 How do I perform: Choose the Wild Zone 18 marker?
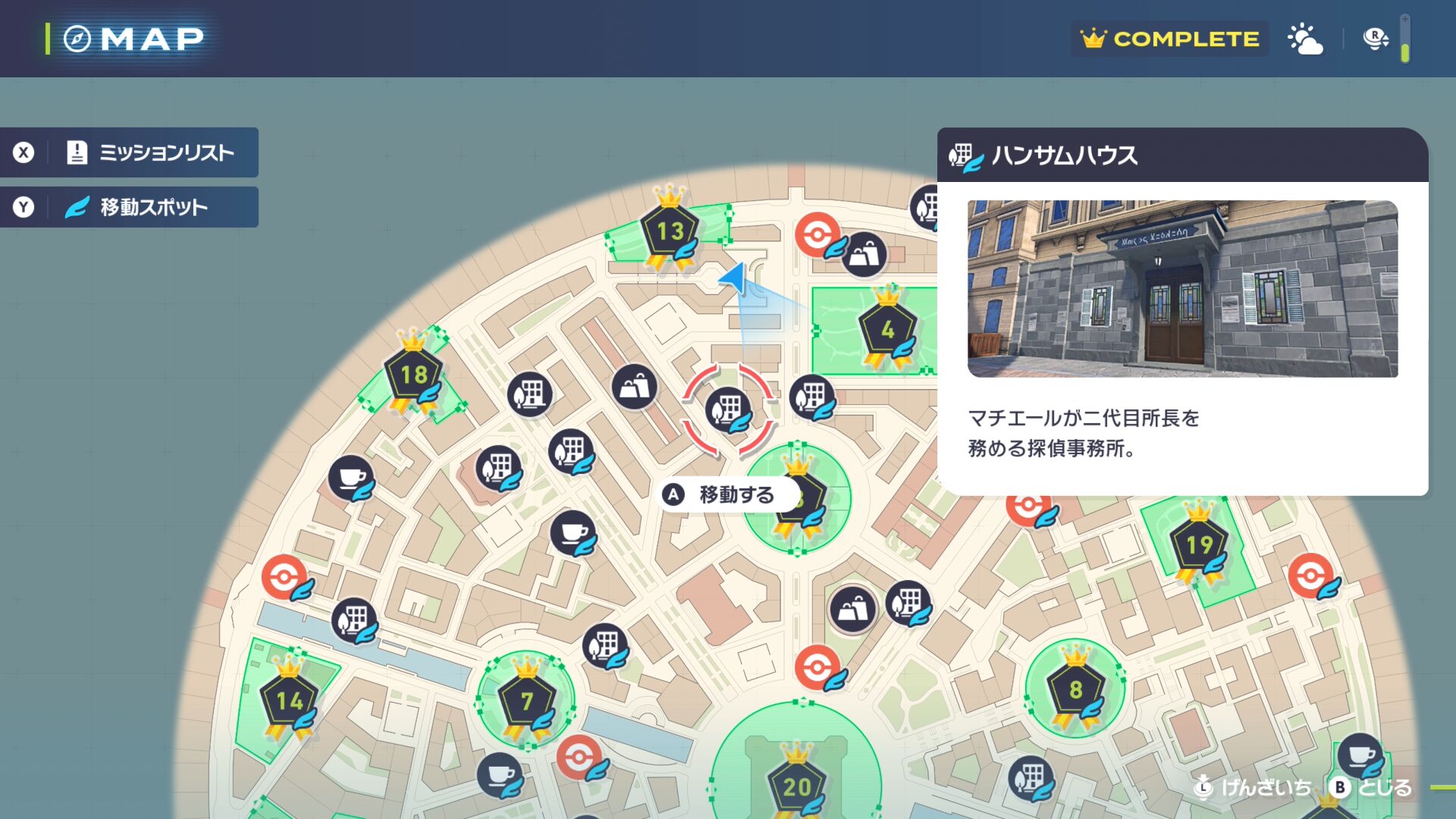point(413,374)
